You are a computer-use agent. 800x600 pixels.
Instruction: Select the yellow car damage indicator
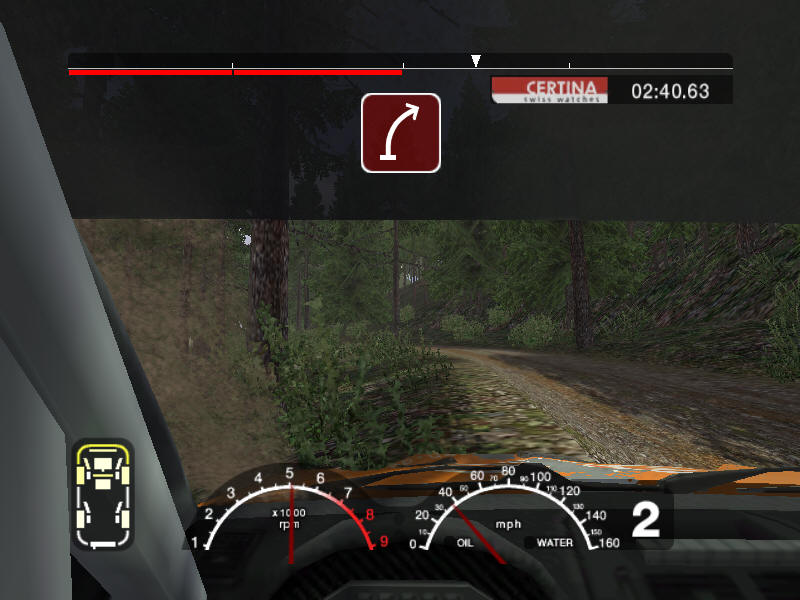[102, 493]
